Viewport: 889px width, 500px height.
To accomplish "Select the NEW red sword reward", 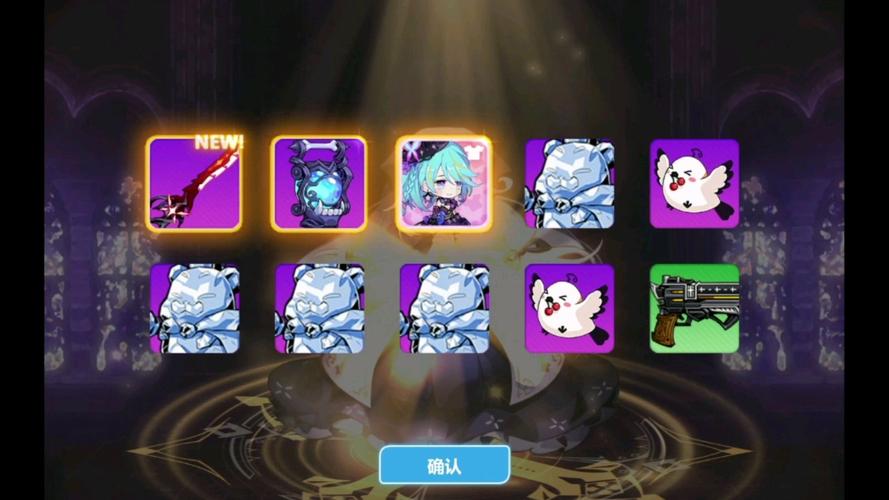I will (194, 184).
